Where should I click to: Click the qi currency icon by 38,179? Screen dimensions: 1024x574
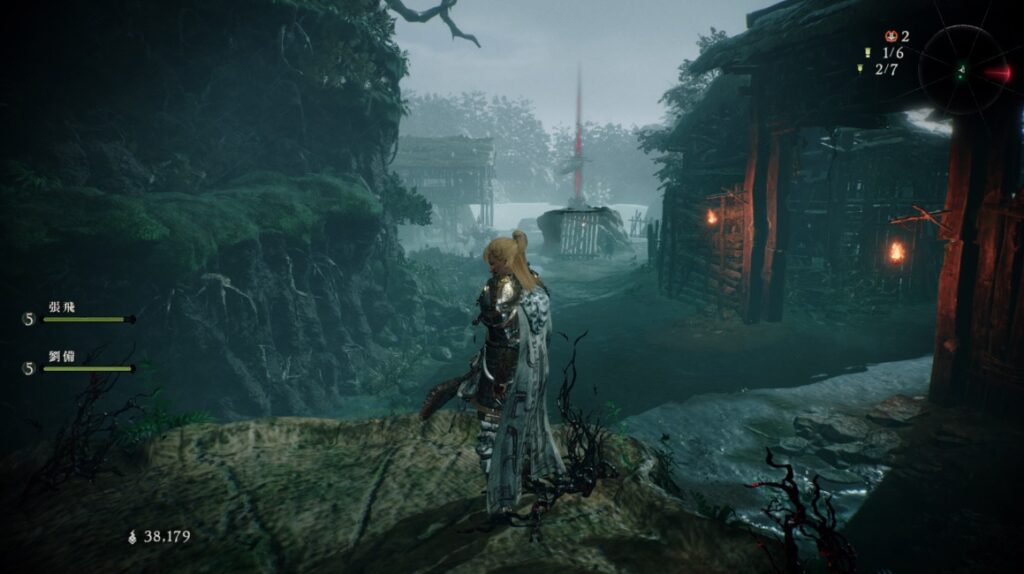click(x=133, y=537)
